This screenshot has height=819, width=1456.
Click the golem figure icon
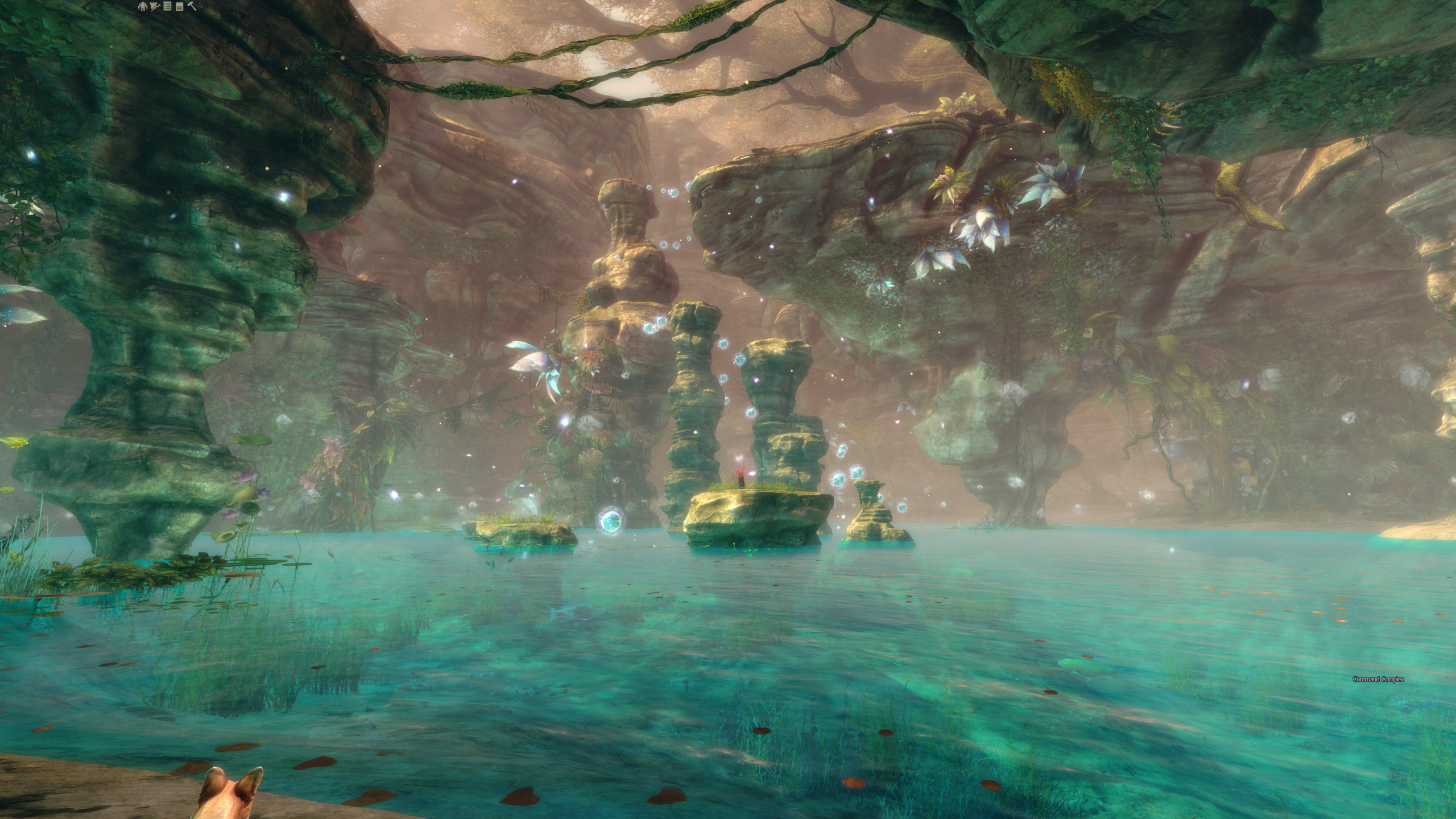point(143,7)
